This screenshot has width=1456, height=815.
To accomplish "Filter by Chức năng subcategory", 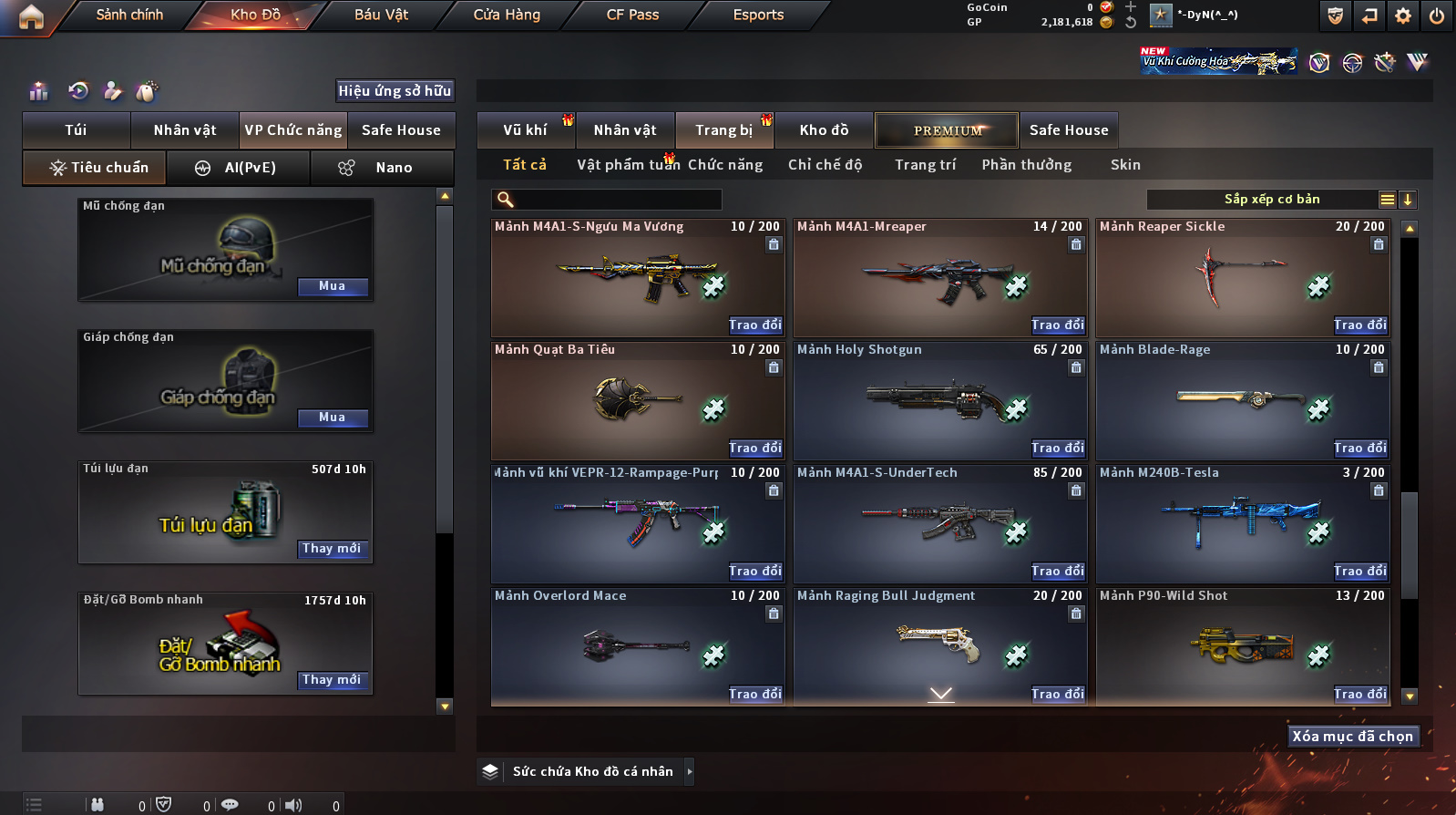I will pyautogui.click(x=725, y=165).
